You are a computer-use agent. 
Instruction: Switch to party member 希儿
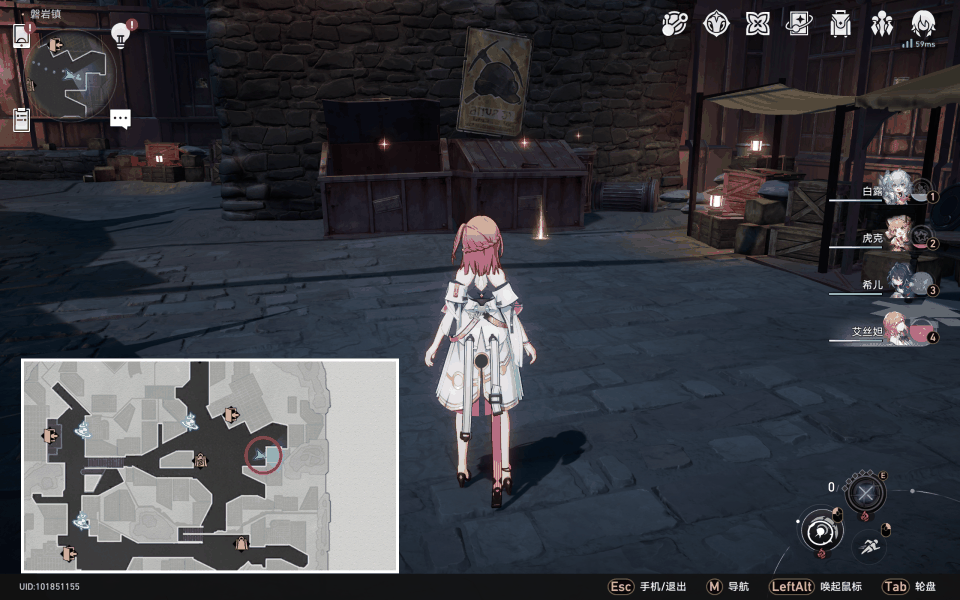click(898, 284)
